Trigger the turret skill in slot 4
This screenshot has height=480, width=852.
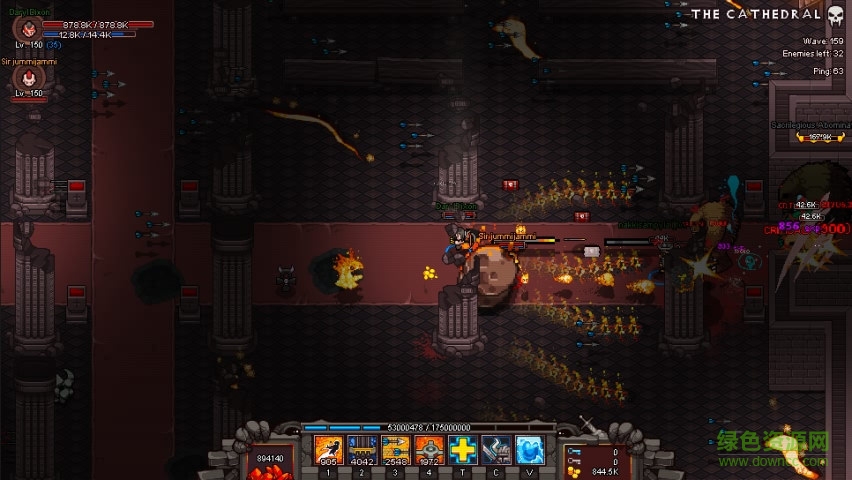429,451
